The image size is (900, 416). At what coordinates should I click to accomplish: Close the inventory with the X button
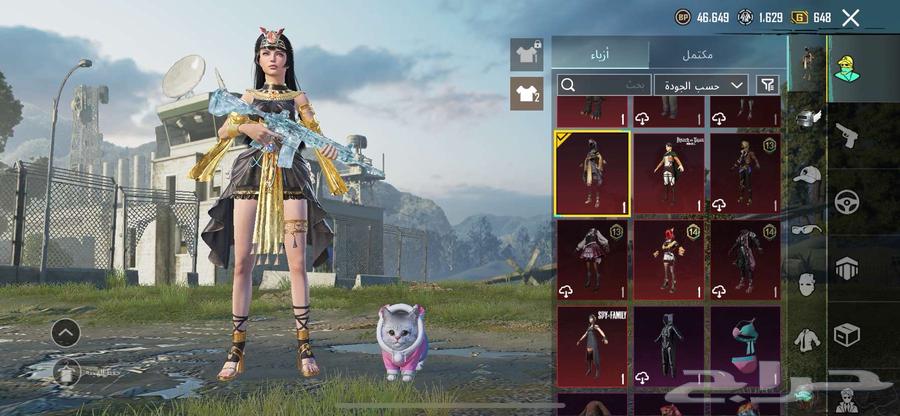(851, 17)
